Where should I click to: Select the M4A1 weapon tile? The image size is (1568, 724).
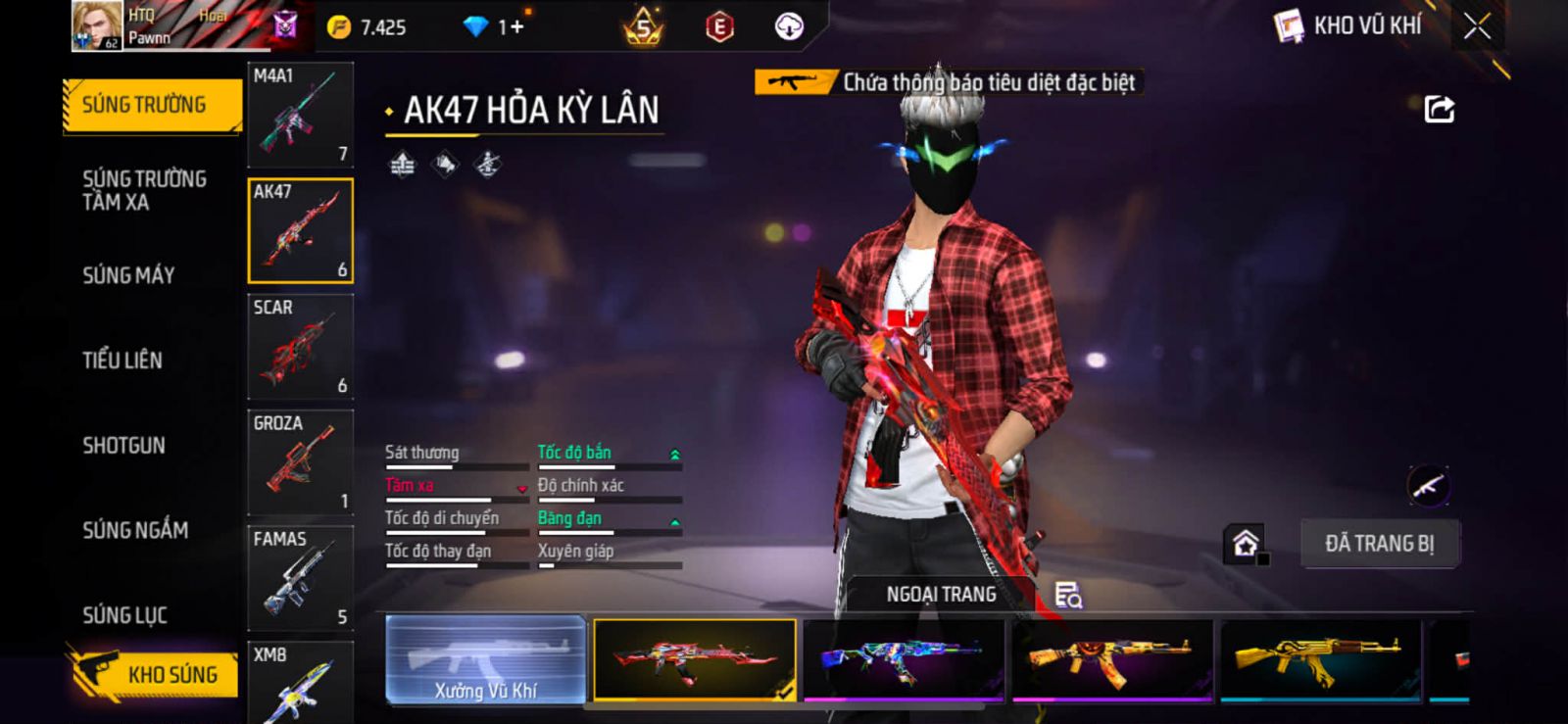[300, 115]
